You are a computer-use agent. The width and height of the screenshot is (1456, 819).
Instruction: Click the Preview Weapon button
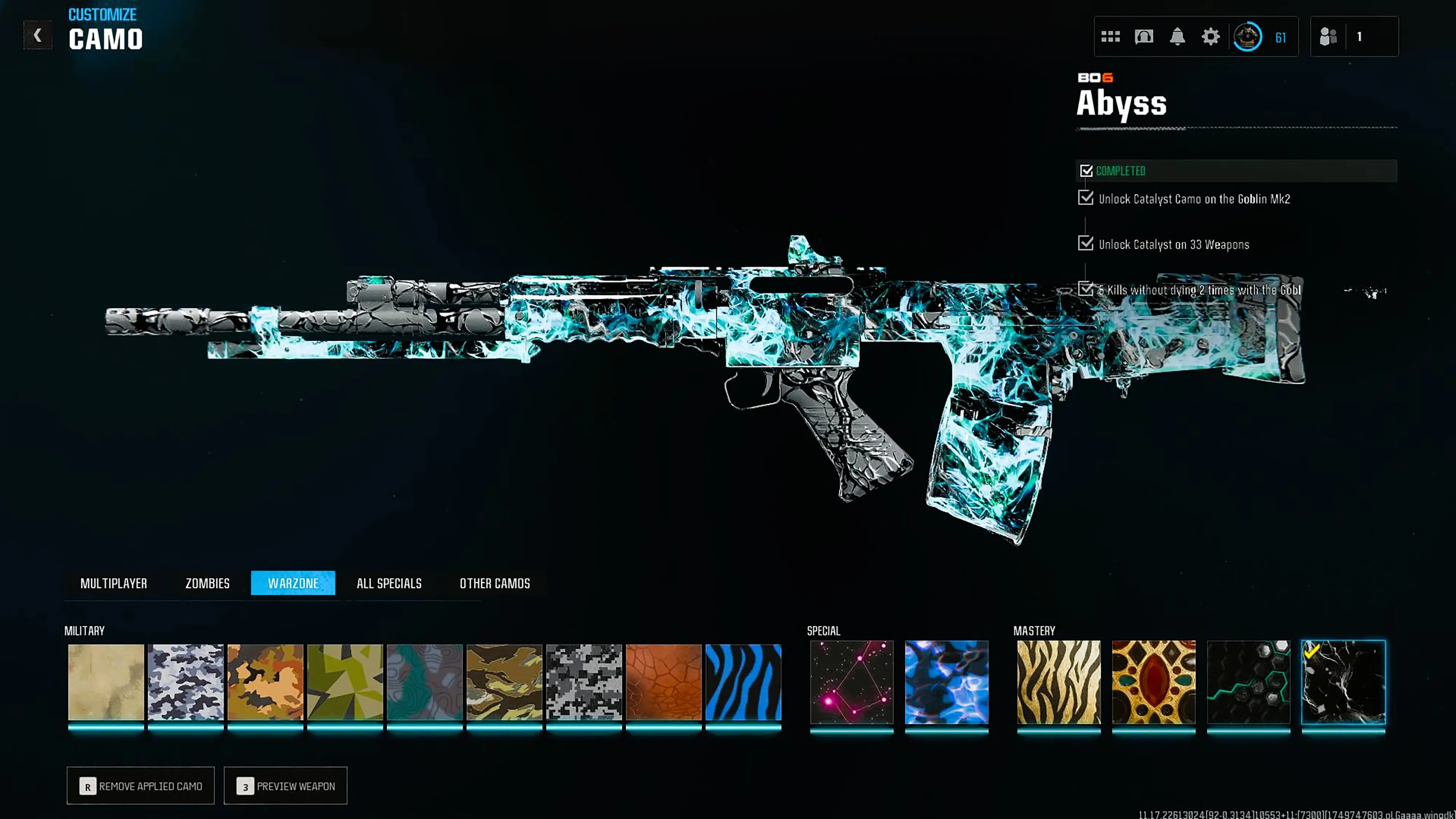point(285,785)
